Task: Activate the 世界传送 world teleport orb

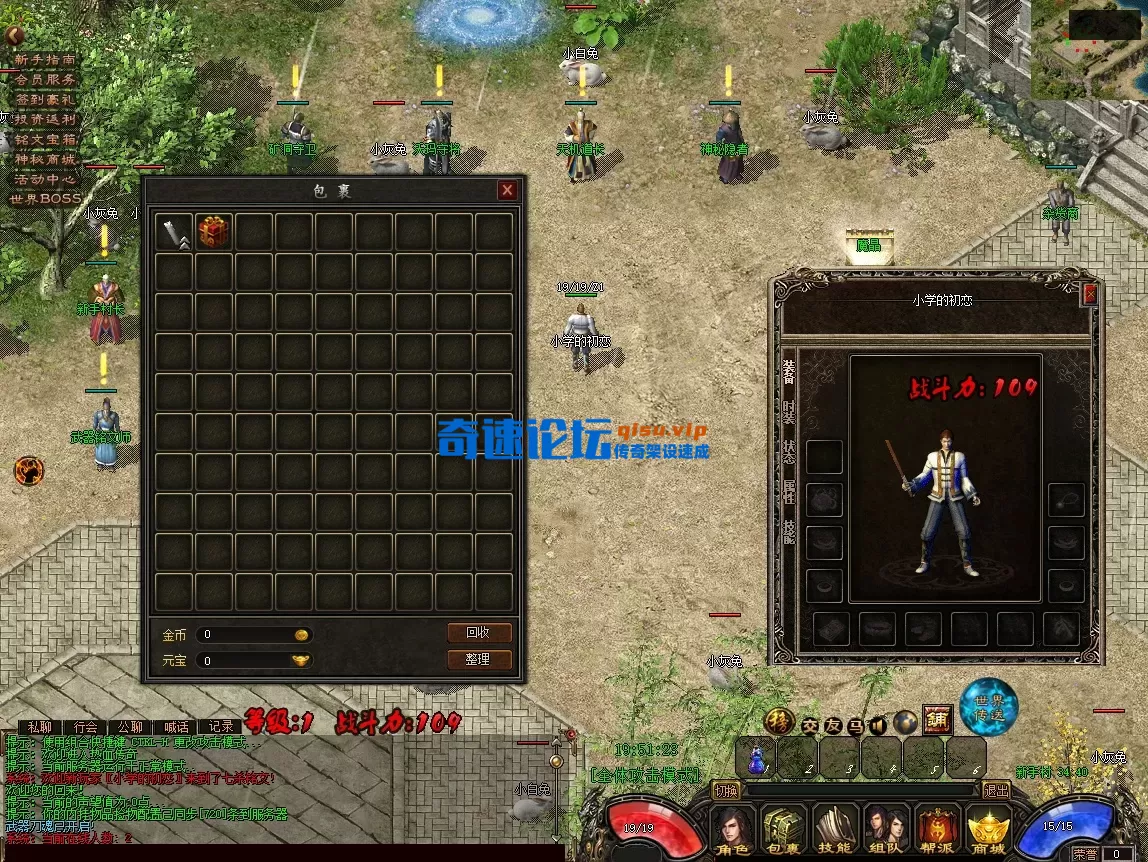Action: coord(989,706)
